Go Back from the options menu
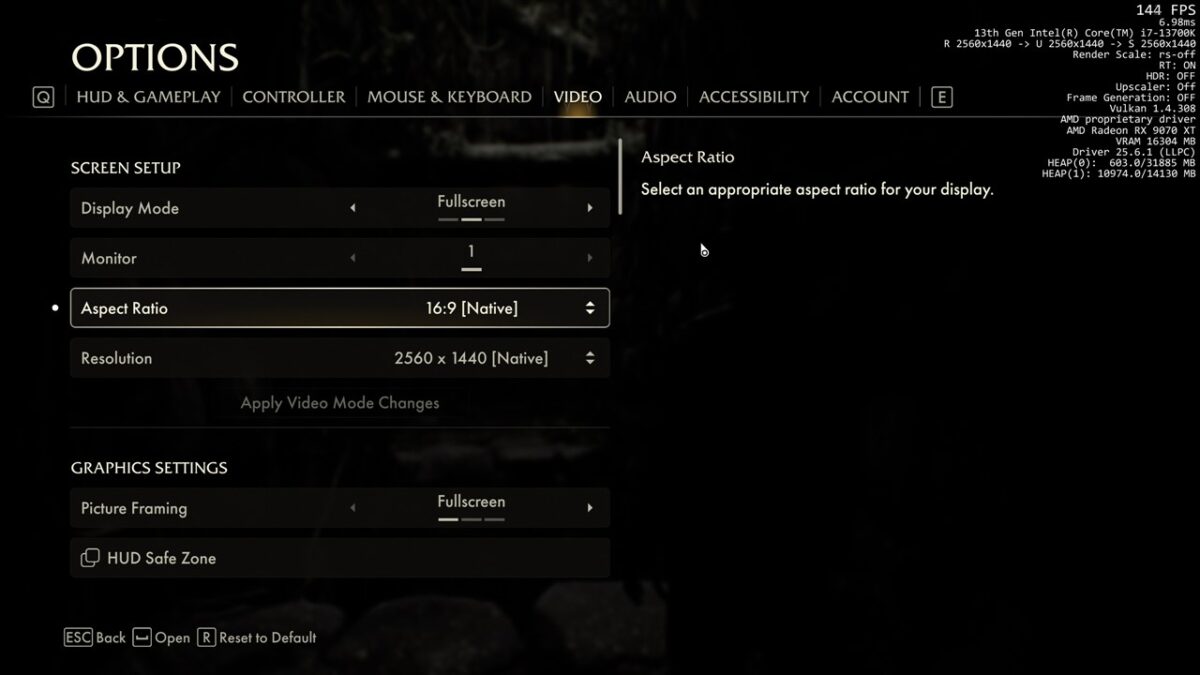This screenshot has width=1200, height=675. tap(96, 637)
